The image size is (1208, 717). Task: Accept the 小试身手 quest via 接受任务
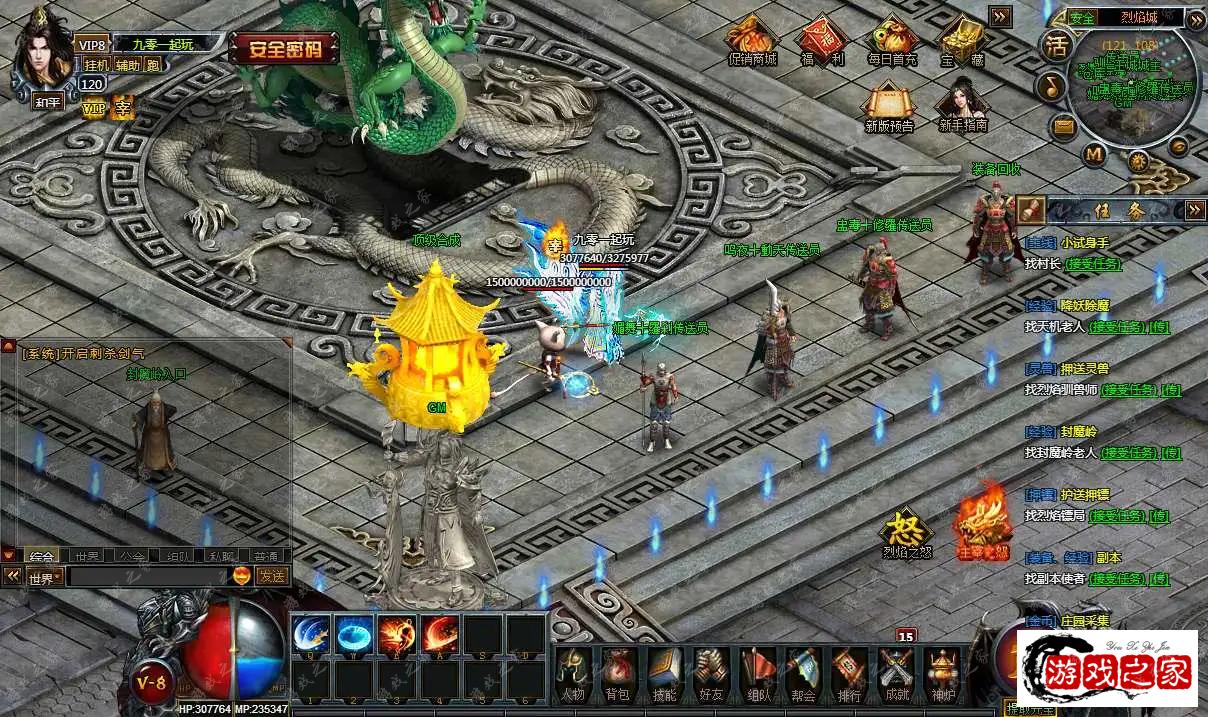1093,264
